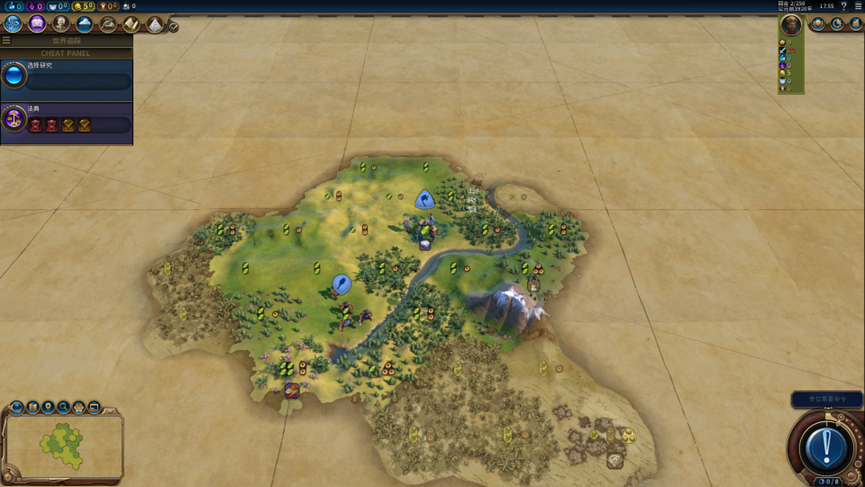Click the scroll icon in top bar

click(131, 24)
